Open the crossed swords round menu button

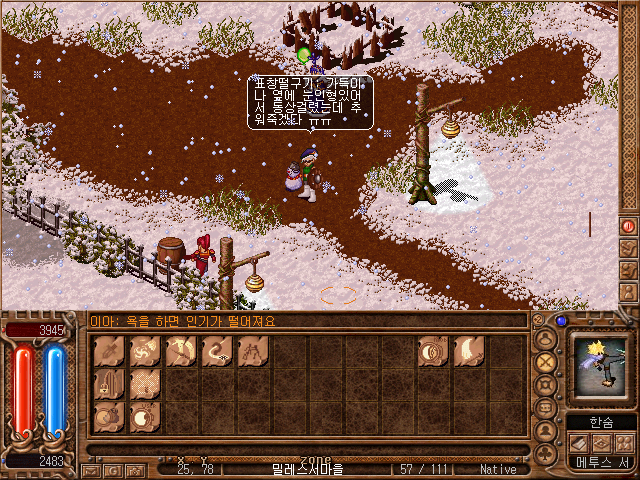click(x=546, y=360)
